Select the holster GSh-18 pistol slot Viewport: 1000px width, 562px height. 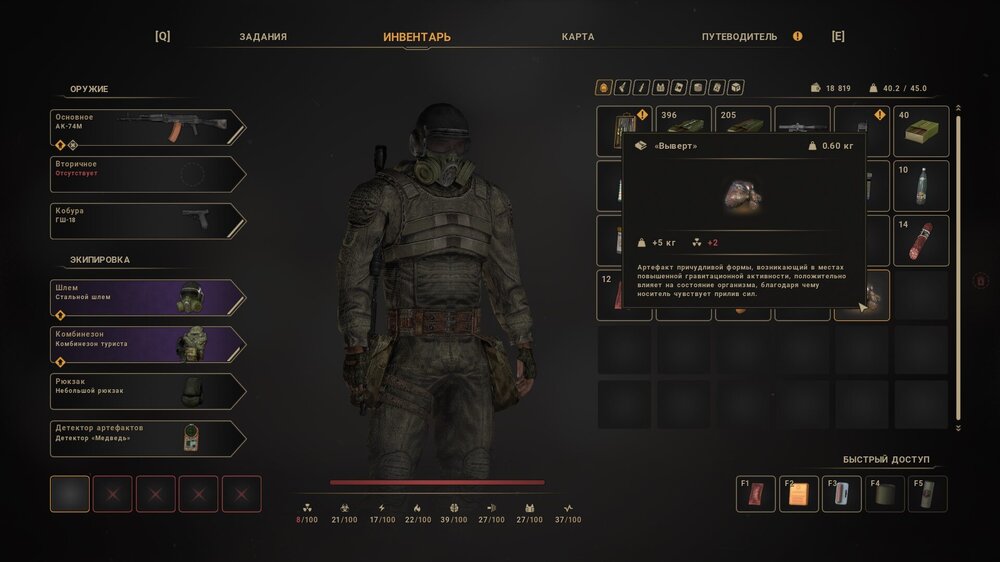coord(147,221)
